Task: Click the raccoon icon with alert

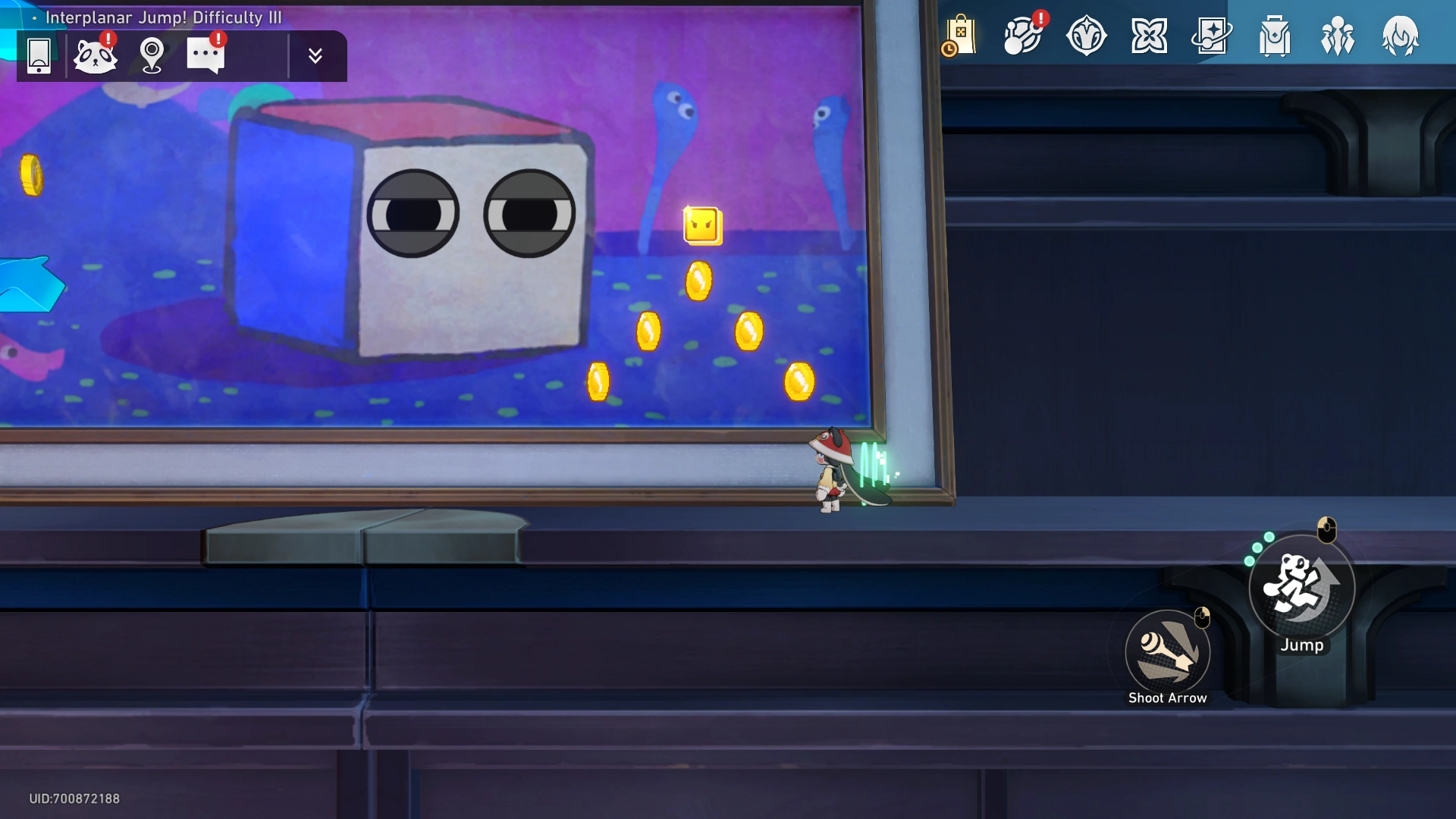Action: tap(96, 55)
